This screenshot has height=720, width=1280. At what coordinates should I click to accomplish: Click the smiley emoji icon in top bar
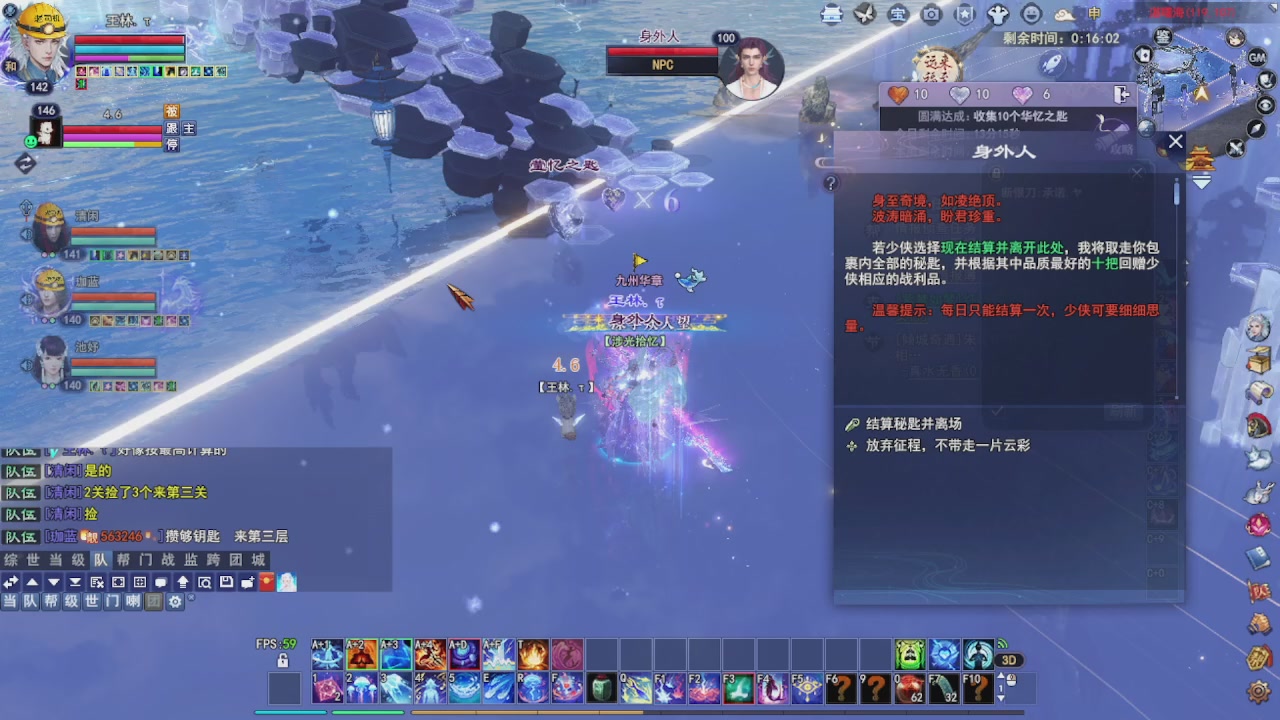click(1032, 15)
